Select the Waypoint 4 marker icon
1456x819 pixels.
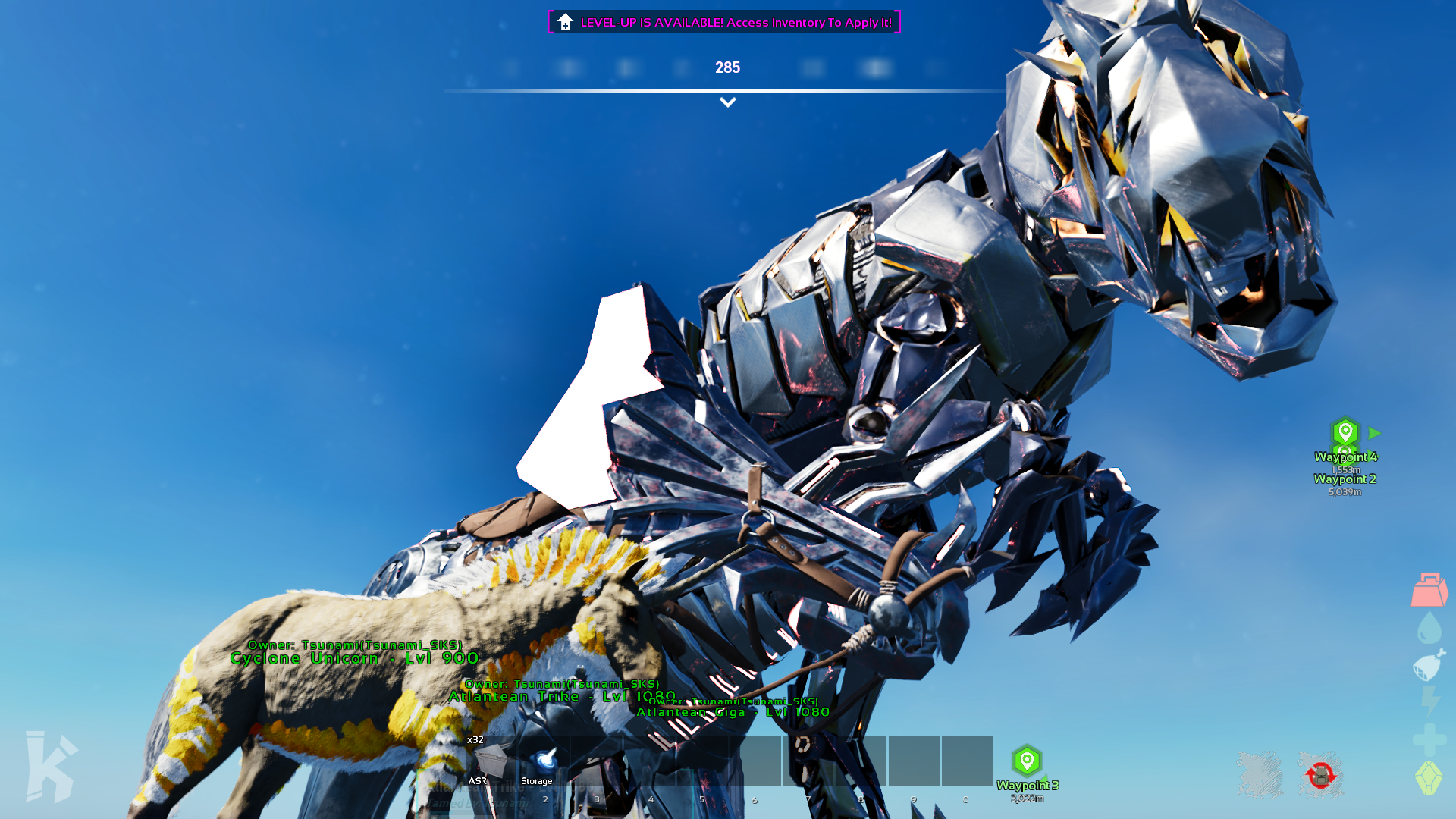tap(1345, 432)
